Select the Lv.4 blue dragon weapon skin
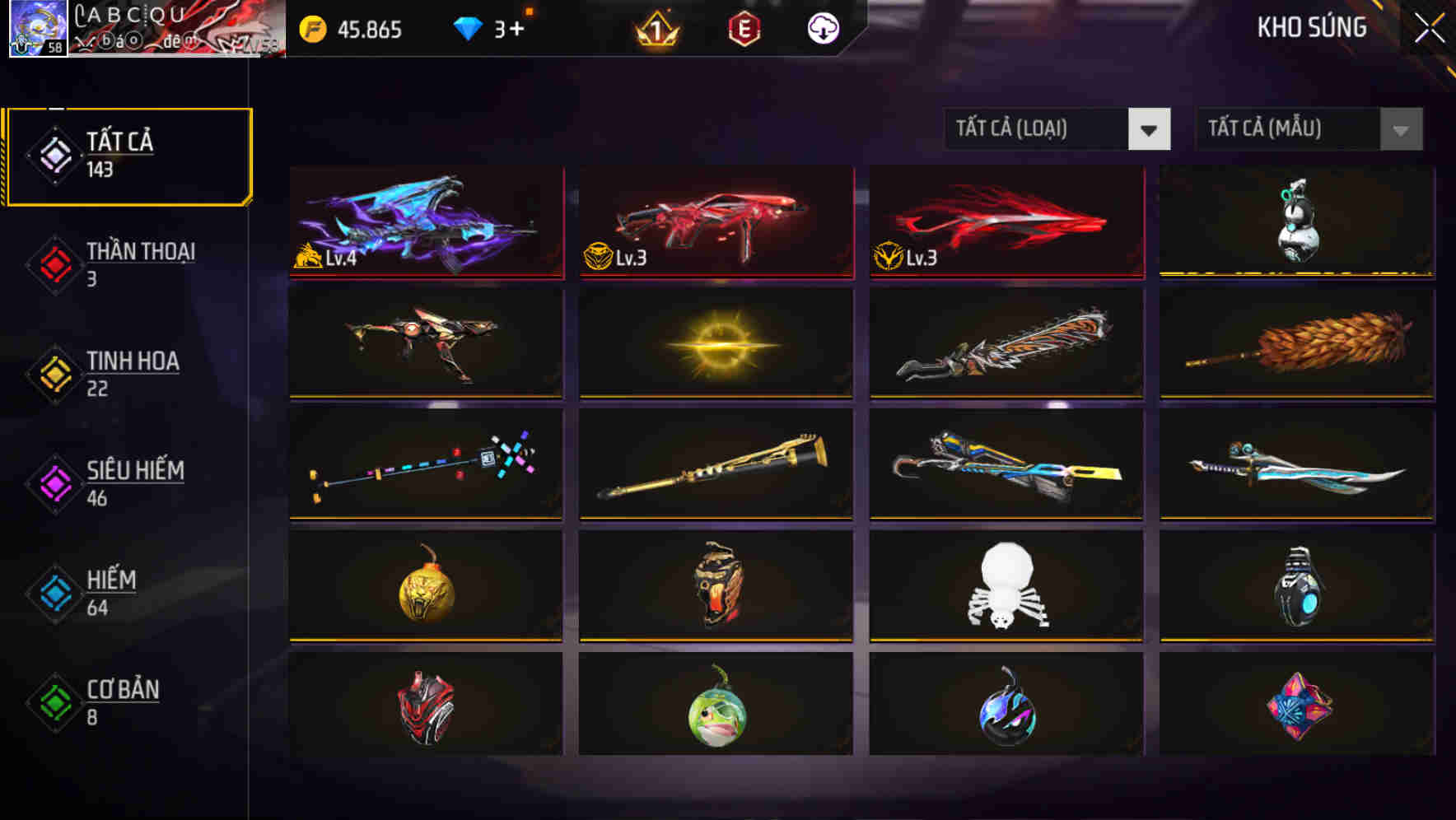The image size is (1456, 820). coord(425,222)
